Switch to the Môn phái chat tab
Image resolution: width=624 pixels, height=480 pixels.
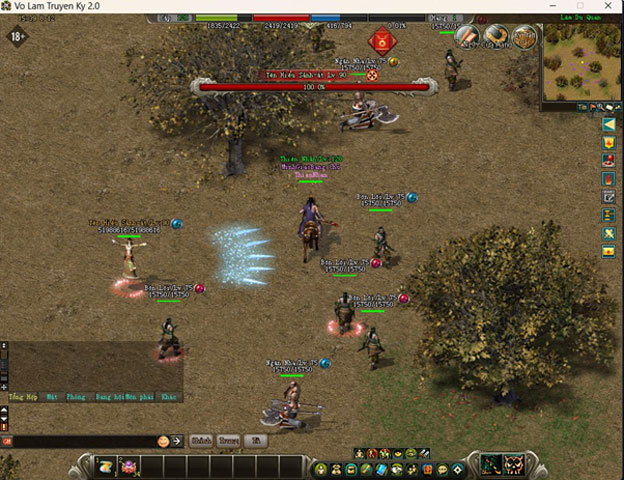[x=138, y=396]
